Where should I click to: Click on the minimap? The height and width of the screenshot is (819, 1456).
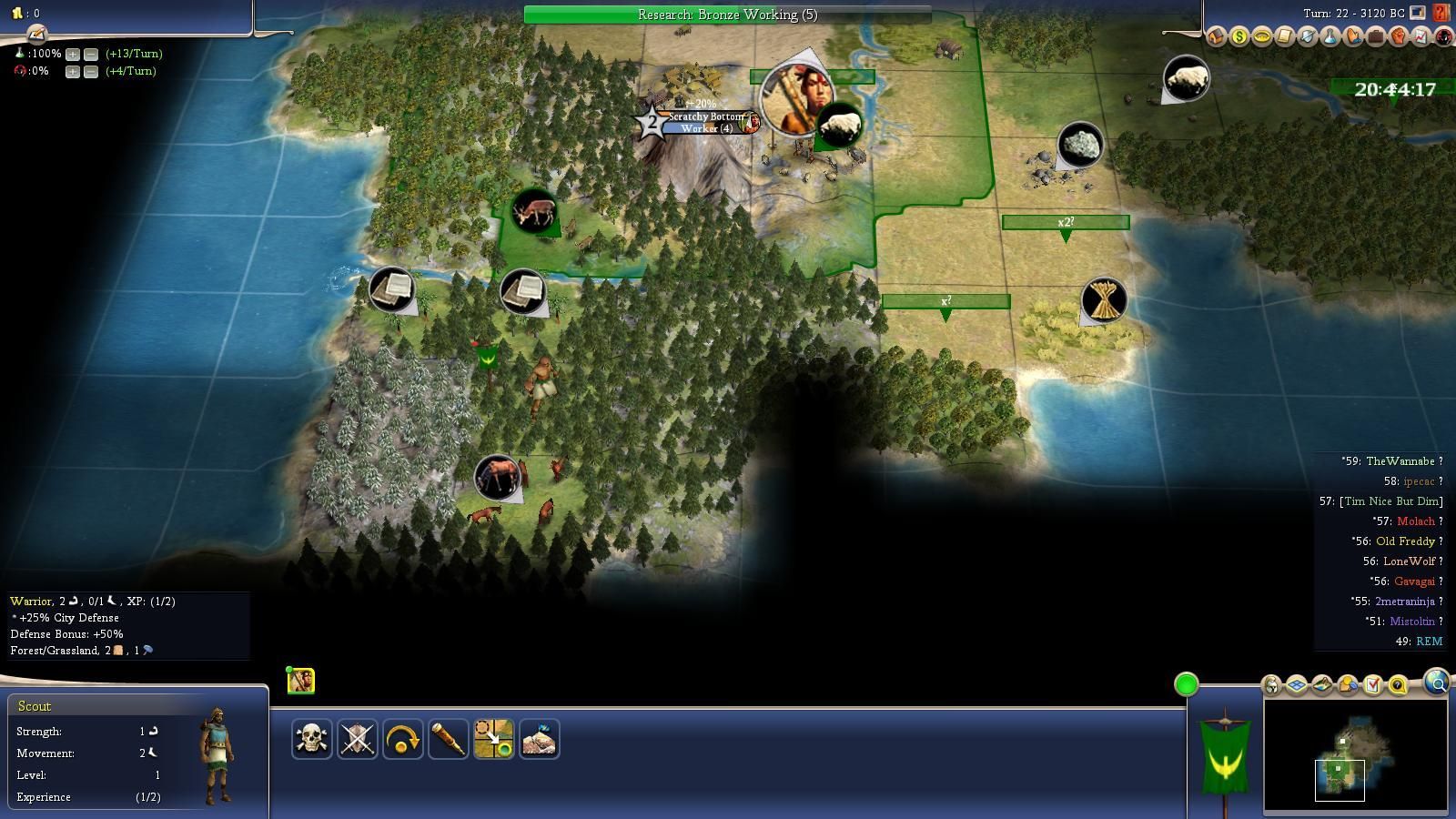[1355, 755]
